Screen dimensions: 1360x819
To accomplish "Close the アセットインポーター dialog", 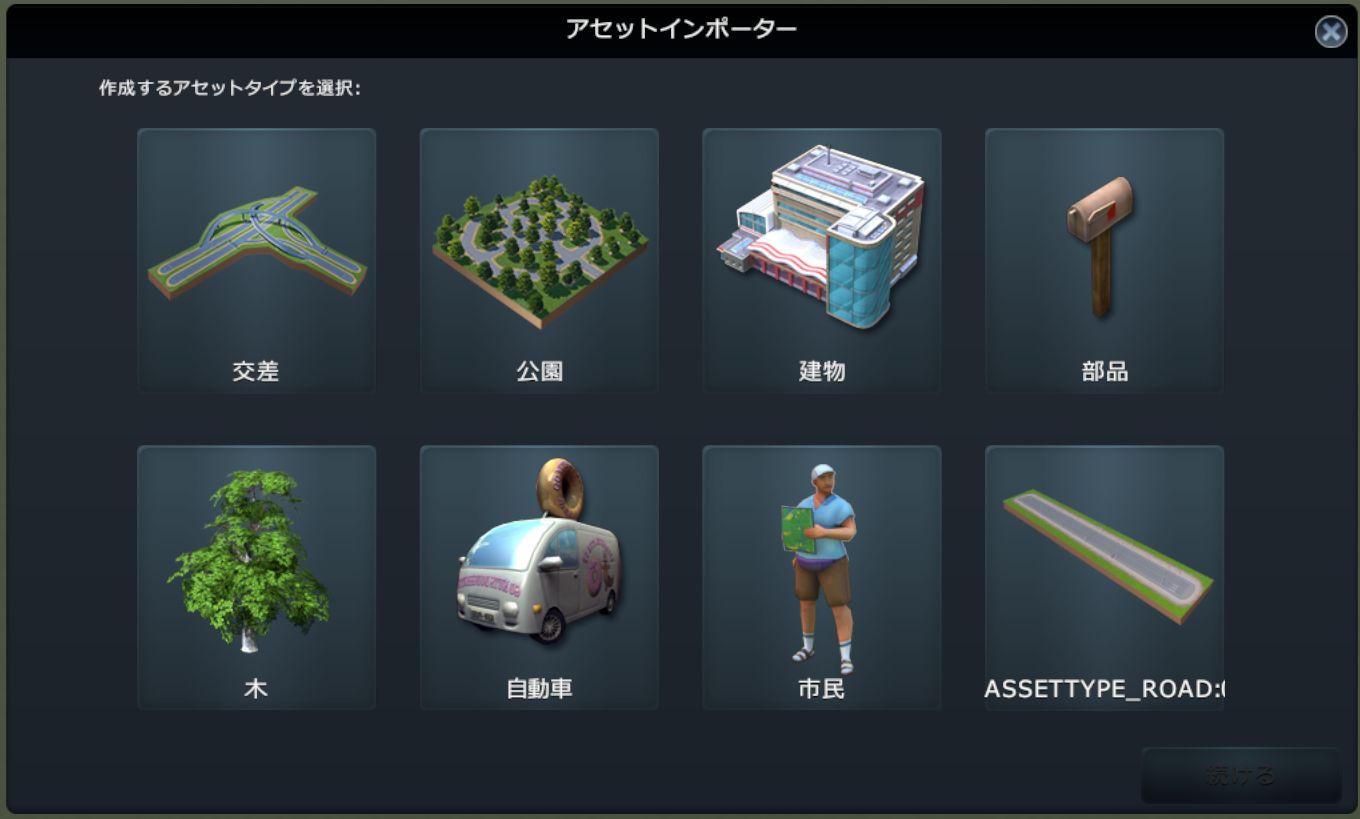I will pyautogui.click(x=1331, y=32).
